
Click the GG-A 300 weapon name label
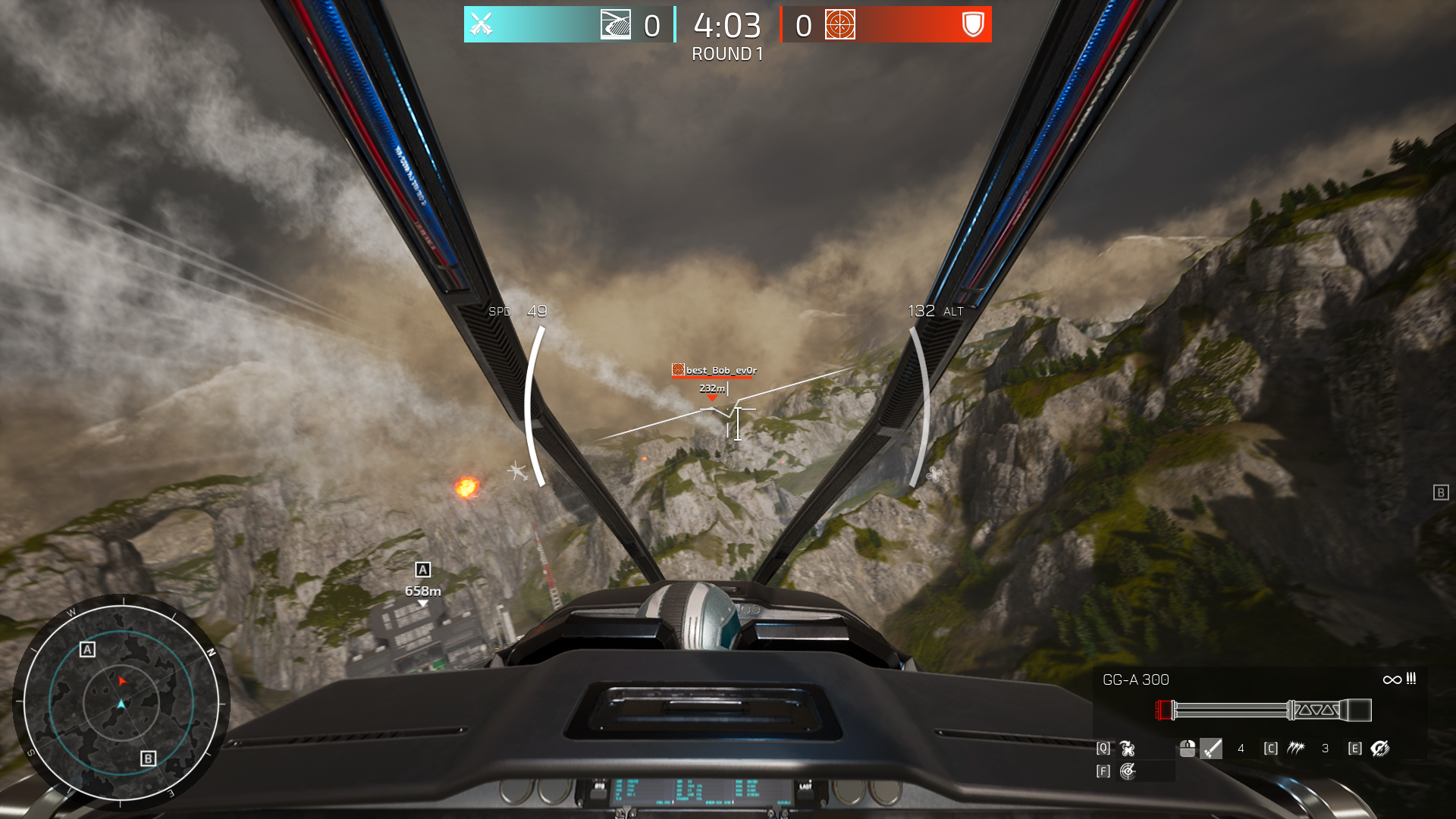[x=1137, y=680]
